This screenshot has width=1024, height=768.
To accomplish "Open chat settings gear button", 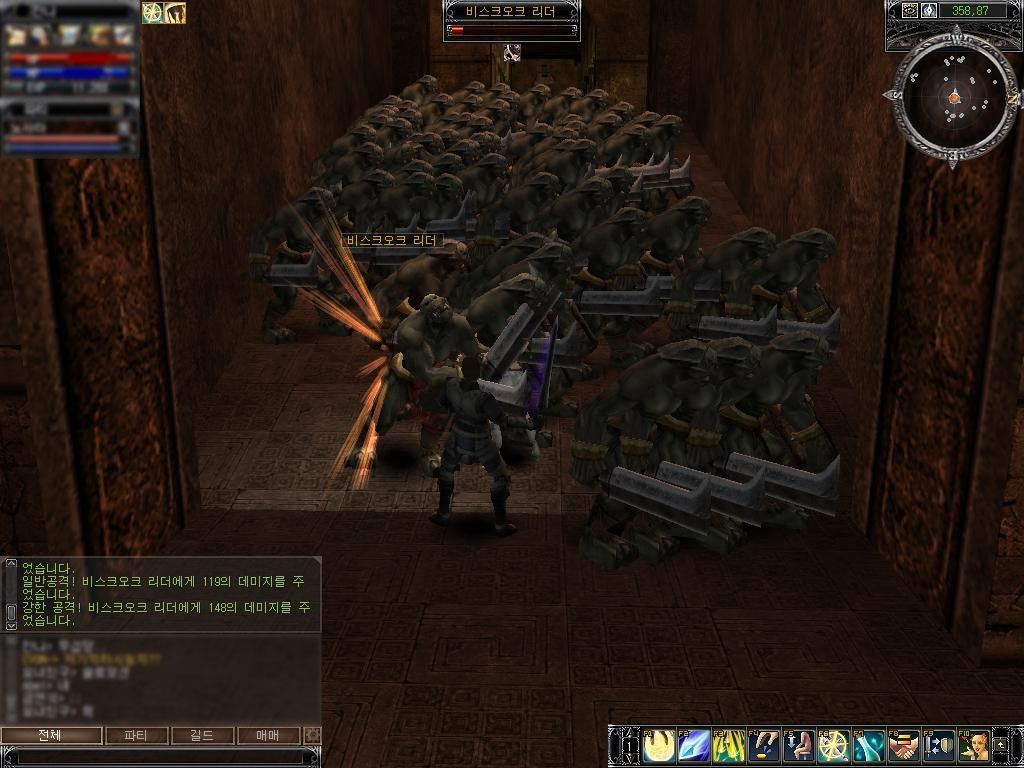I will pos(313,735).
